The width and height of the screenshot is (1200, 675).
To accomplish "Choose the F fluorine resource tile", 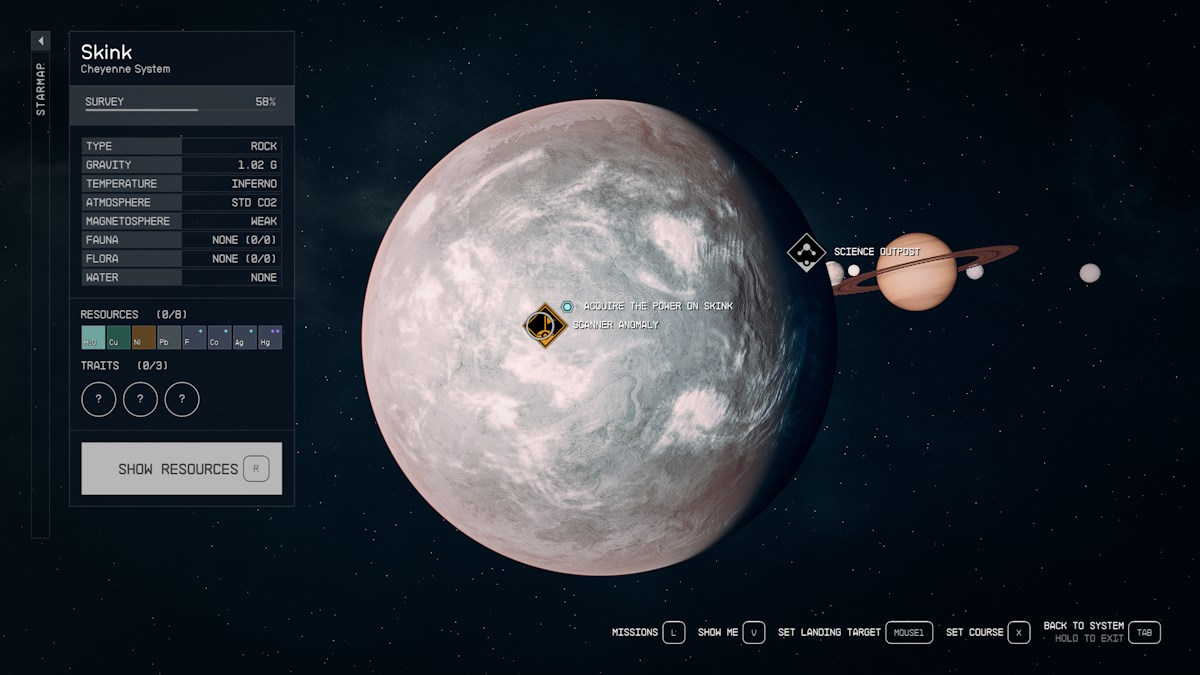I will [x=194, y=338].
